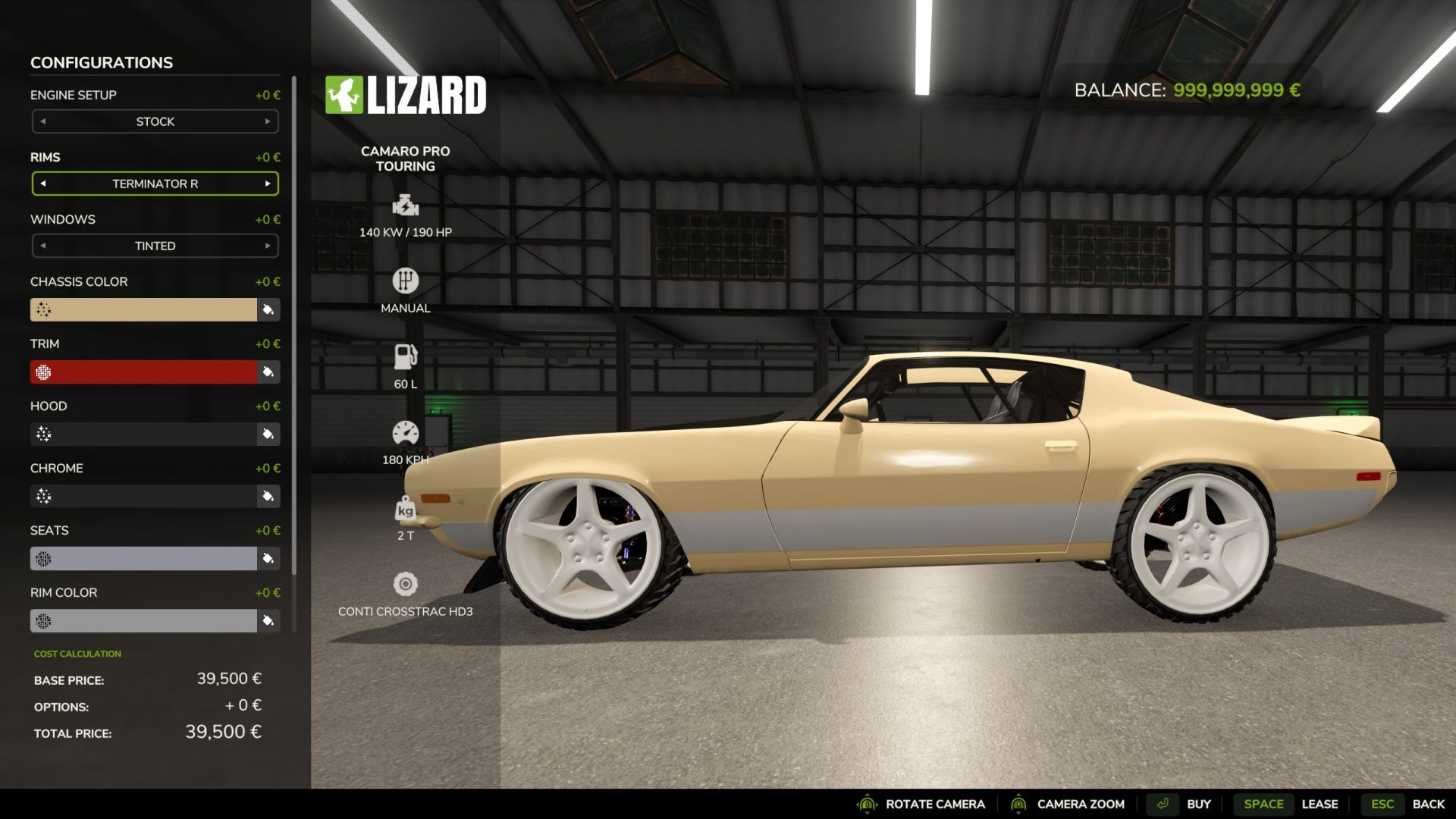Open the rim color swatch
Viewport: 1456px width, 819px height.
143,620
